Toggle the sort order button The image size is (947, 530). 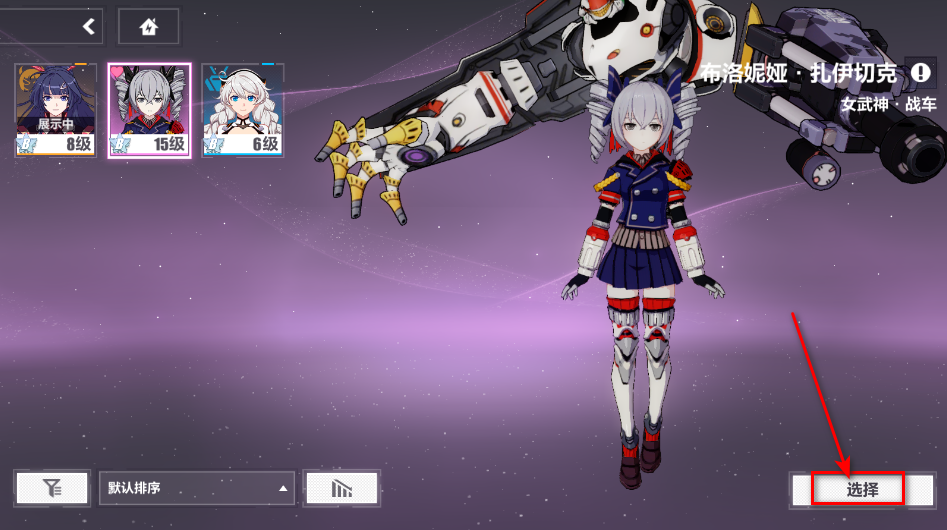tap(342, 488)
